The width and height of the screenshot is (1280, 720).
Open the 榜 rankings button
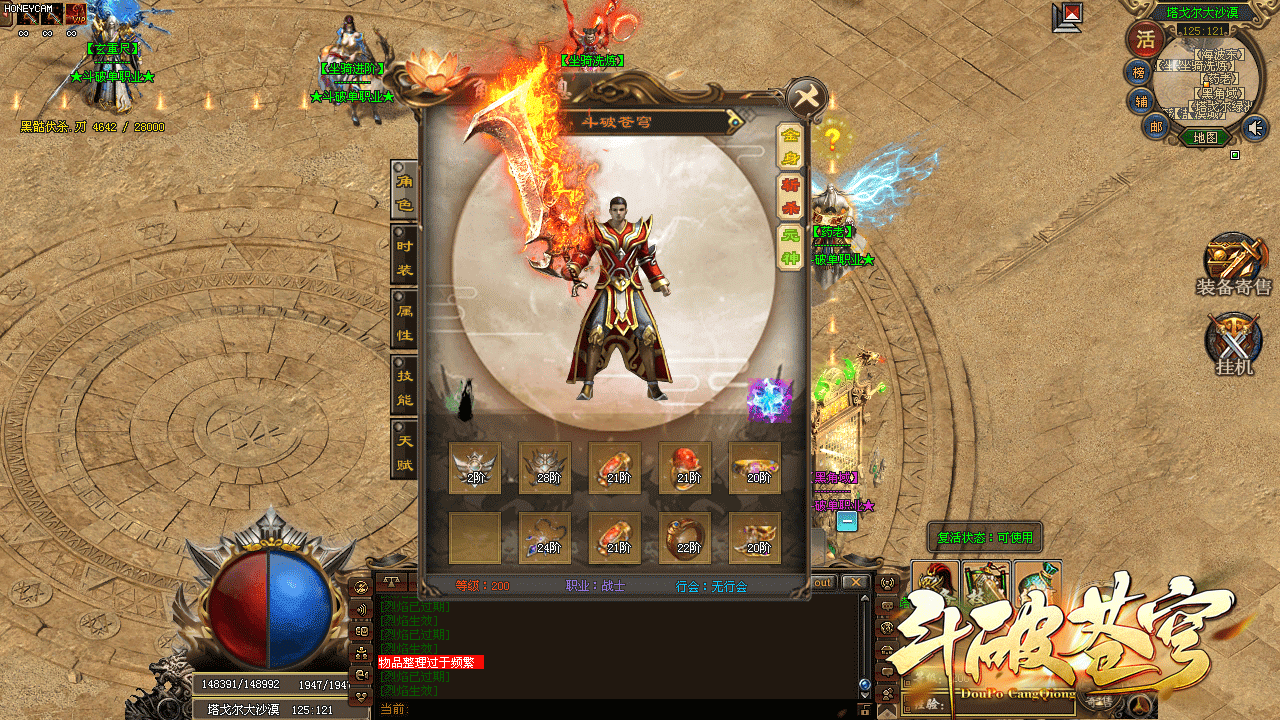tap(1138, 72)
